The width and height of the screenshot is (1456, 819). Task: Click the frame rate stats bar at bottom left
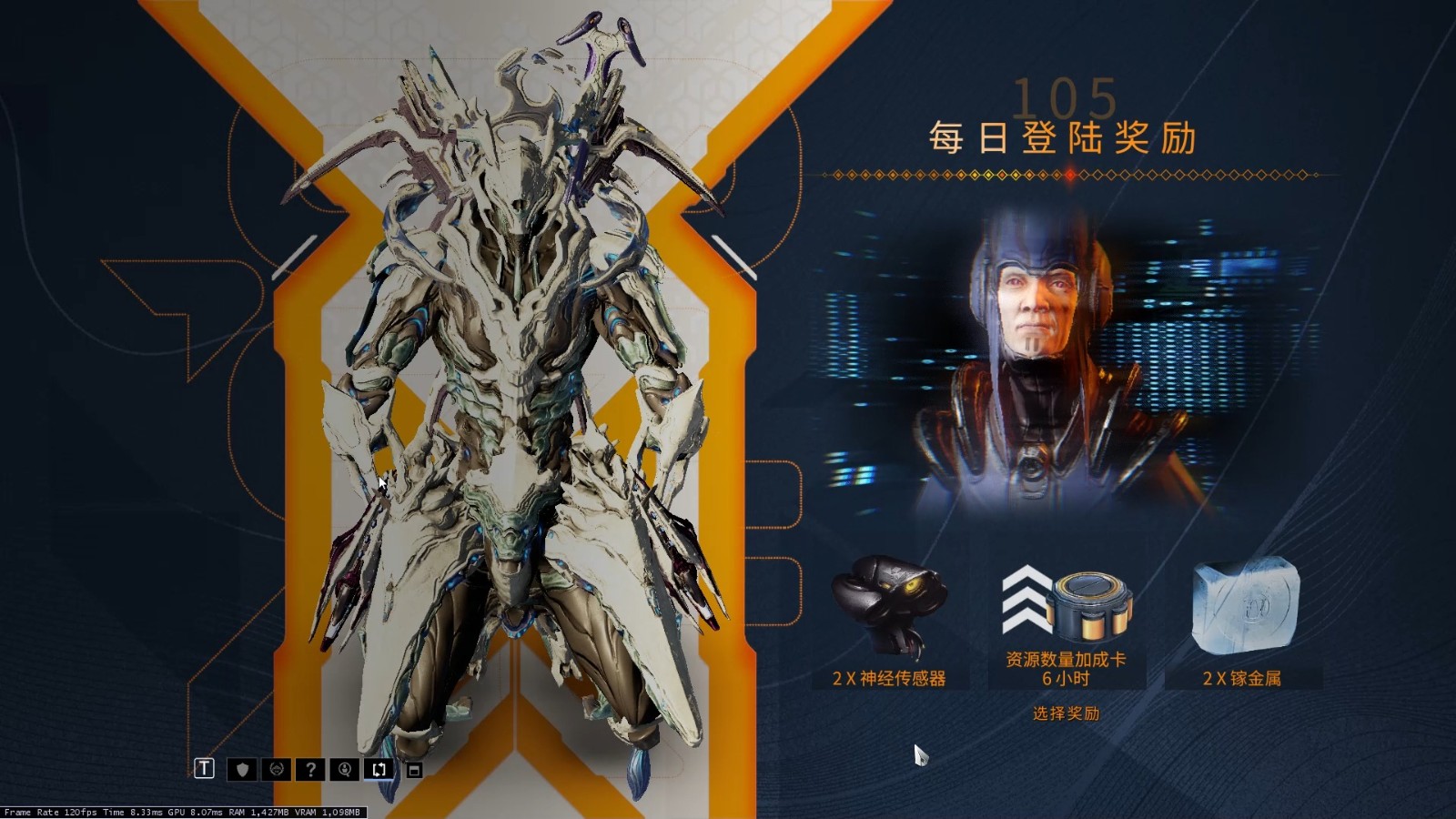tap(182, 810)
